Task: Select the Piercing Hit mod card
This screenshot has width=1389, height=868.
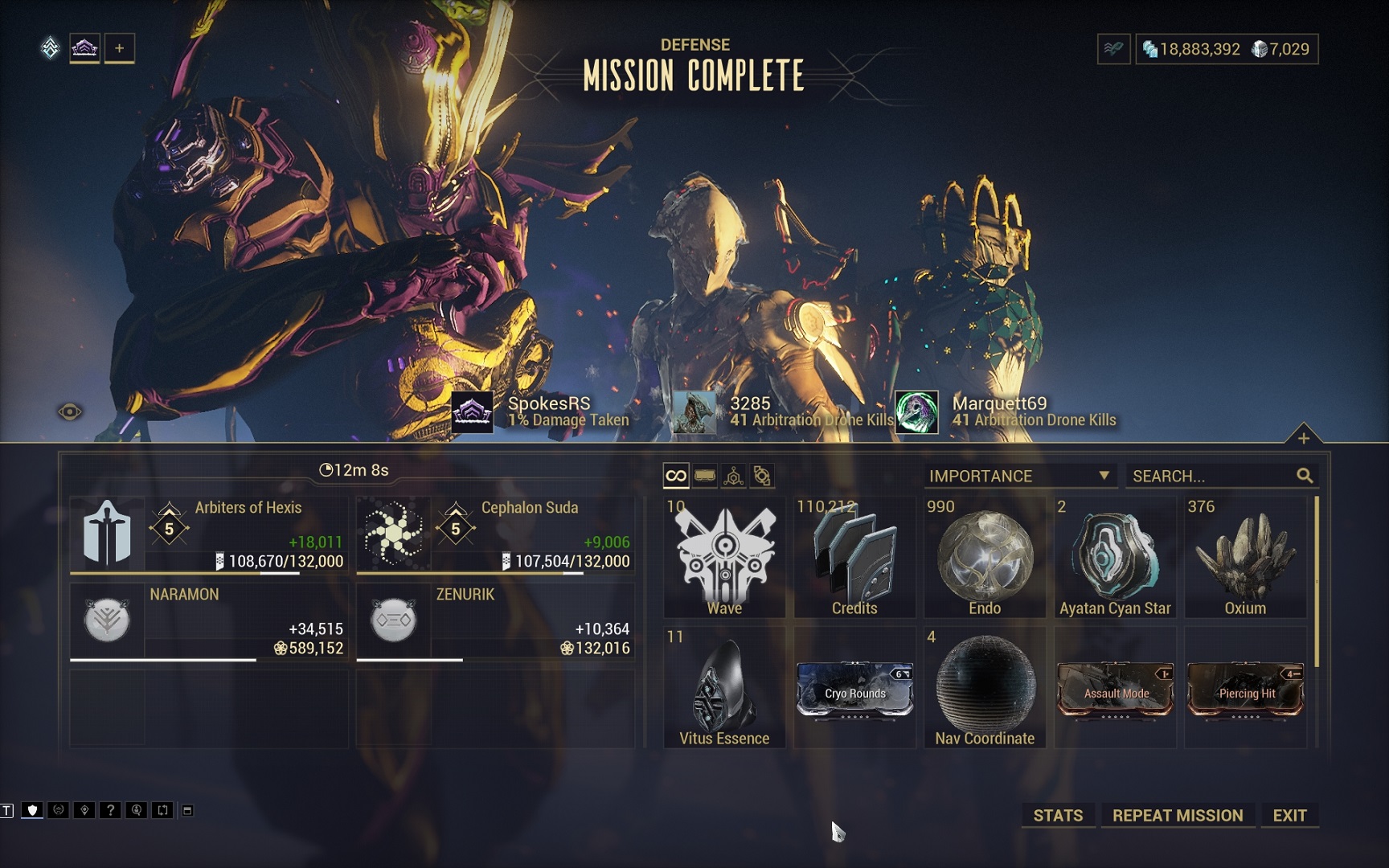Action: click(1245, 689)
